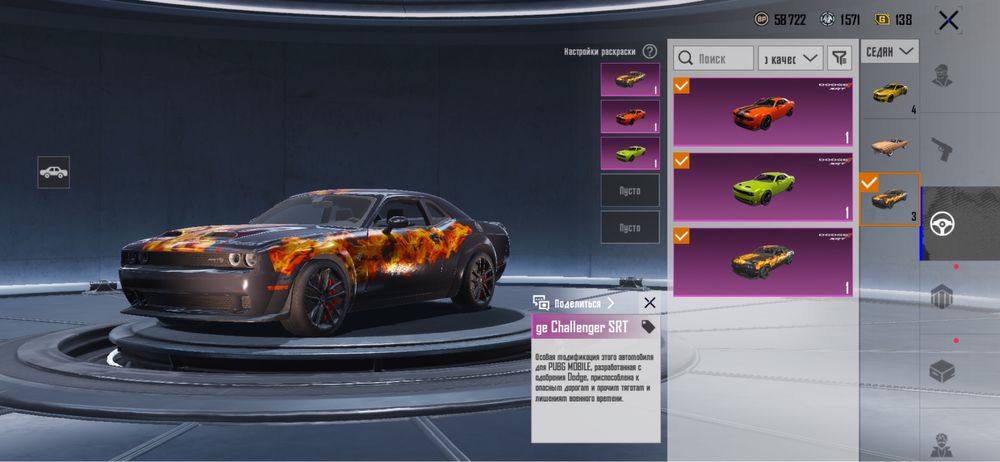Close the Challenger SRT description panel
Screen dimensions: 1000x462
[649, 303]
